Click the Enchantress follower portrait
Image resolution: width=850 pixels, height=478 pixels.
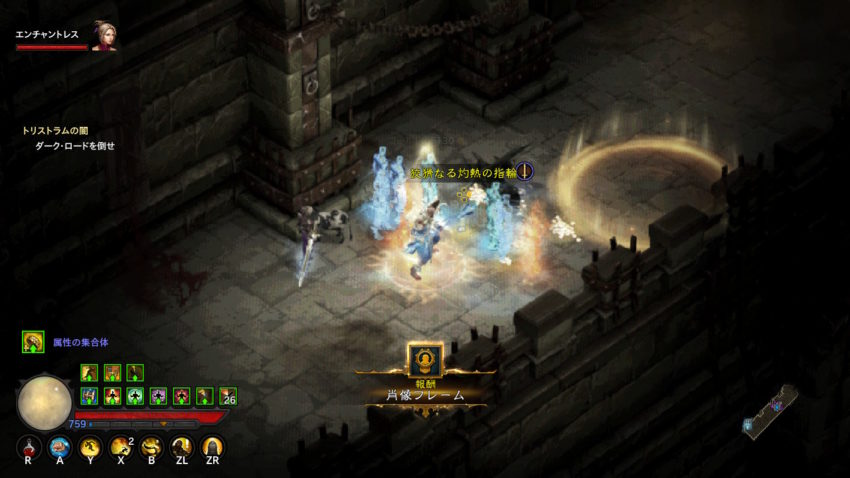(x=104, y=35)
